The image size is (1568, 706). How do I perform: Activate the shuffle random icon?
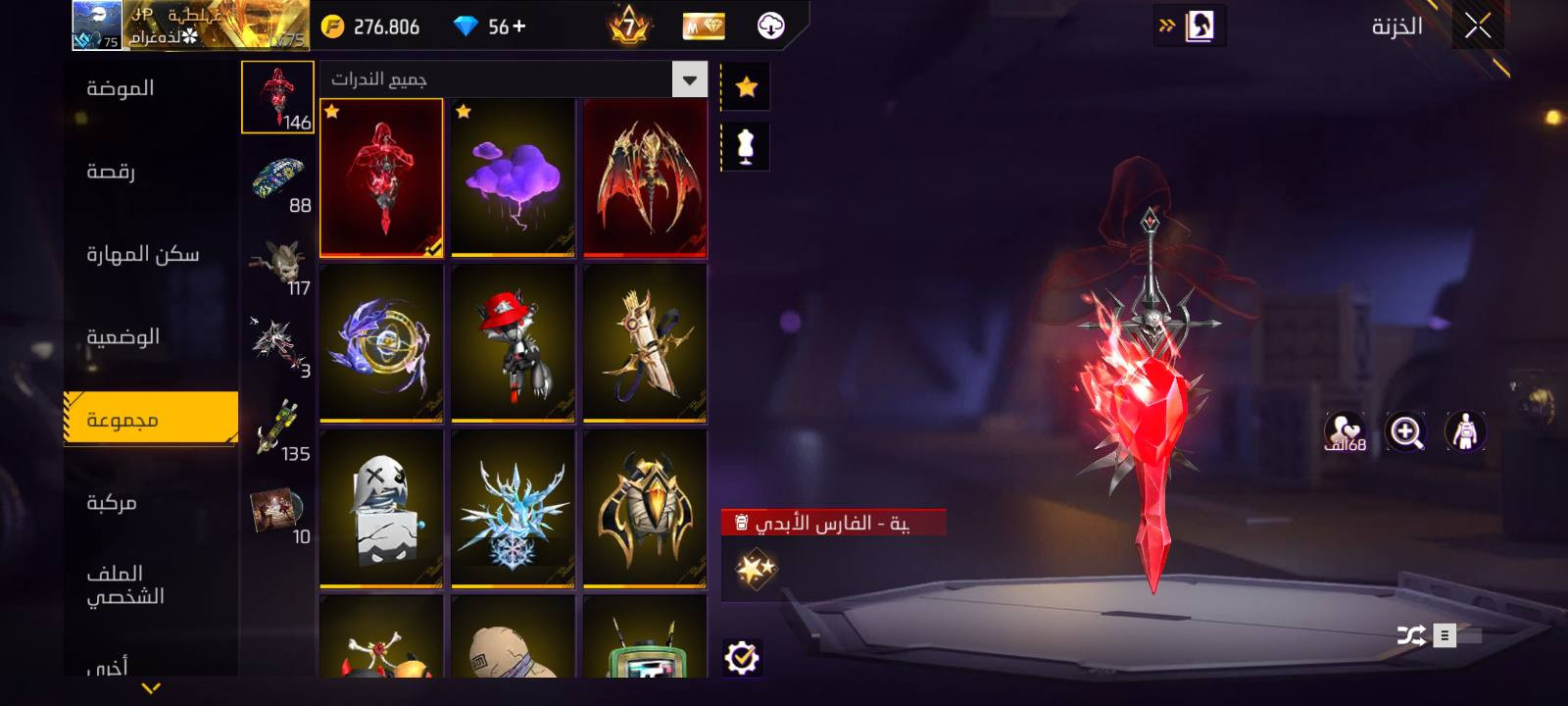coord(1411,635)
